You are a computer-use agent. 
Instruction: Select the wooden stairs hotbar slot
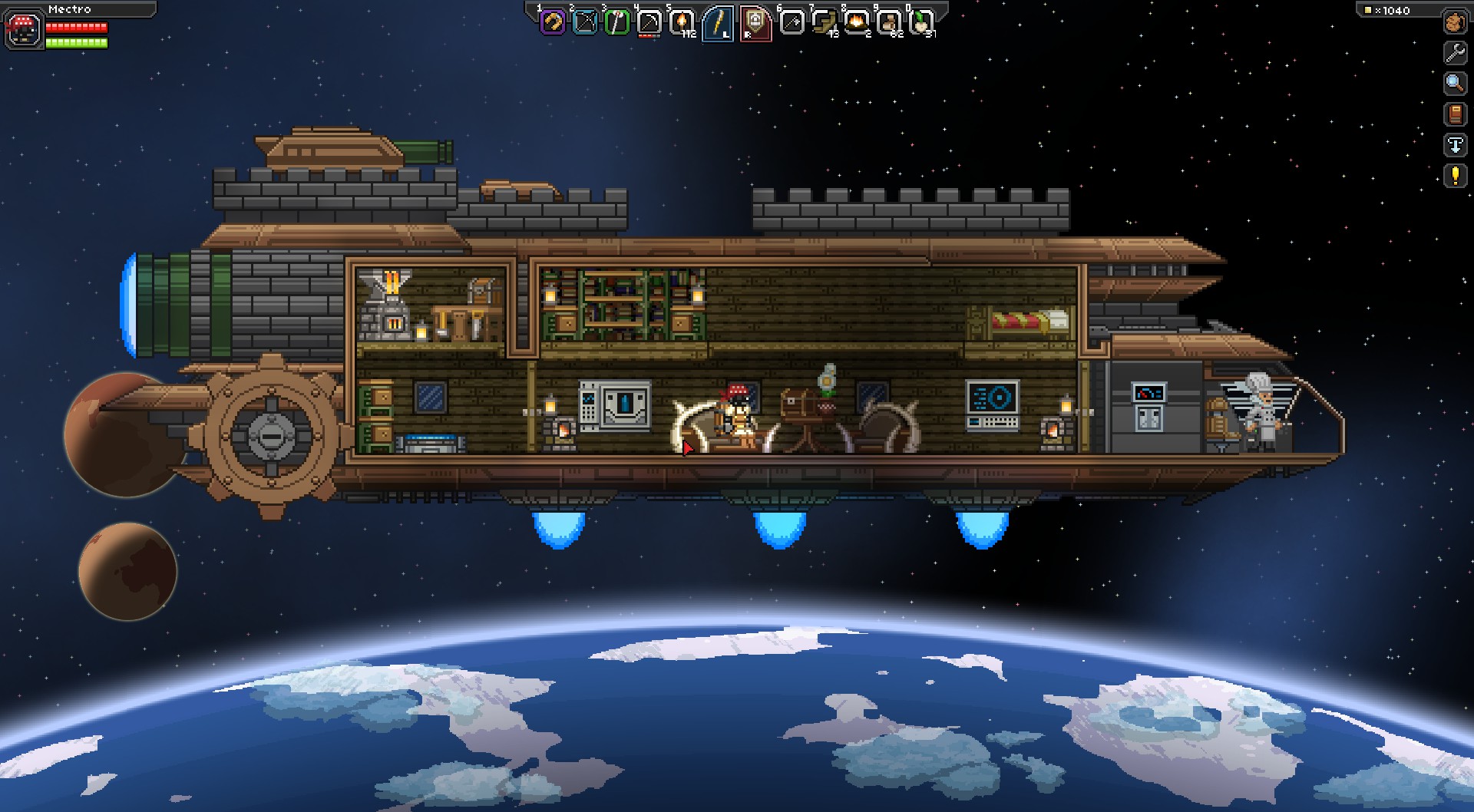click(x=824, y=22)
